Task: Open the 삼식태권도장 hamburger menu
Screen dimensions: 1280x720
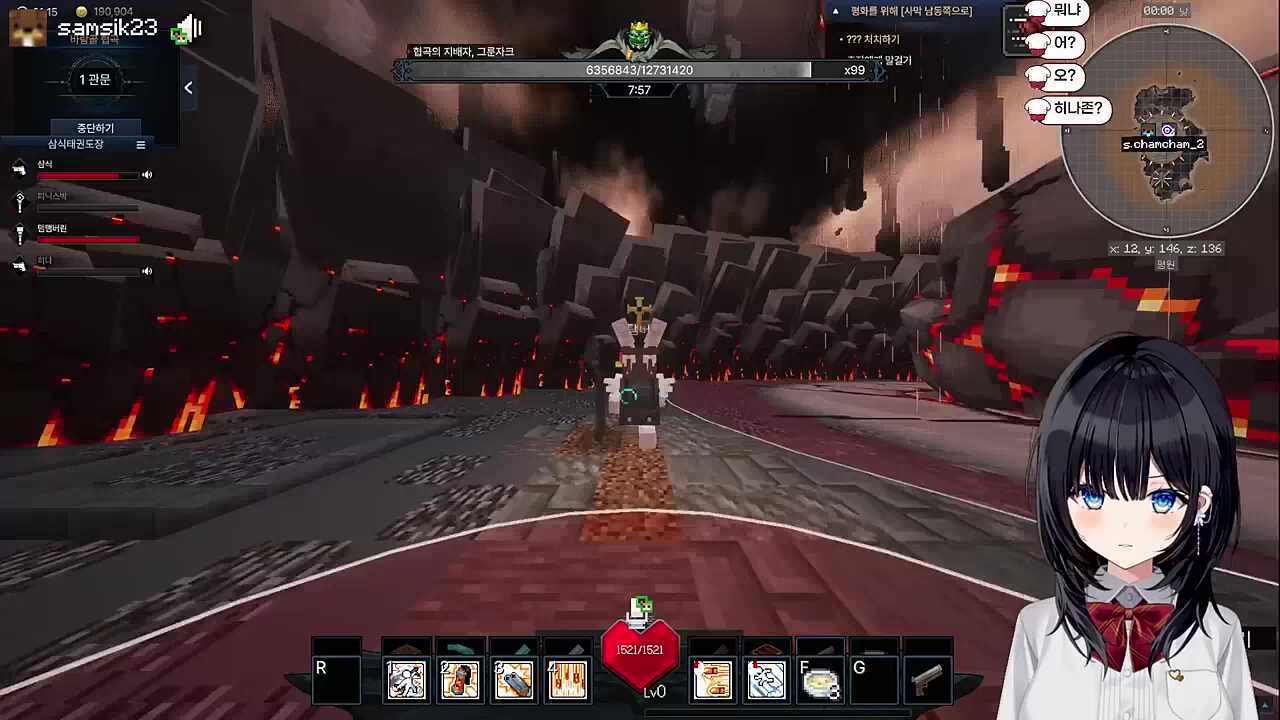Action: 140,144
